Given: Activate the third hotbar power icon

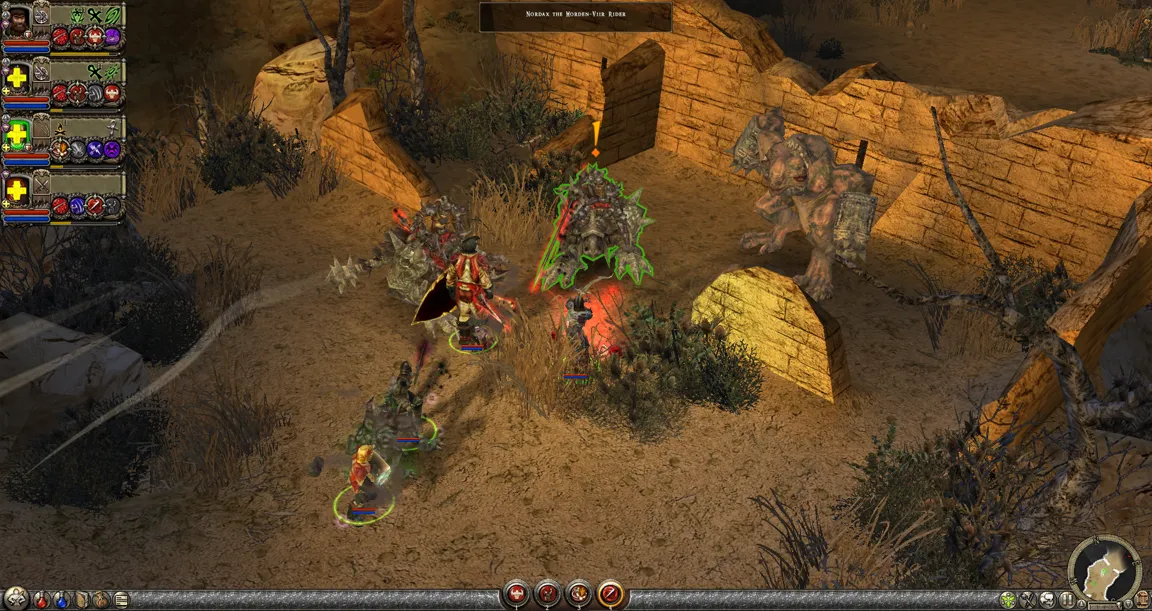Looking at the screenshot, I should click(x=579, y=594).
